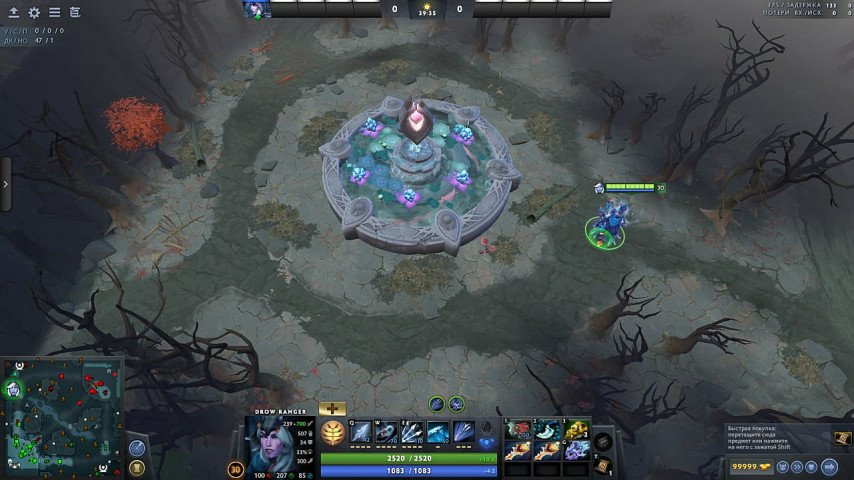The image size is (854, 480).
Task: Activate Gust ability (W)
Action: (x=387, y=432)
